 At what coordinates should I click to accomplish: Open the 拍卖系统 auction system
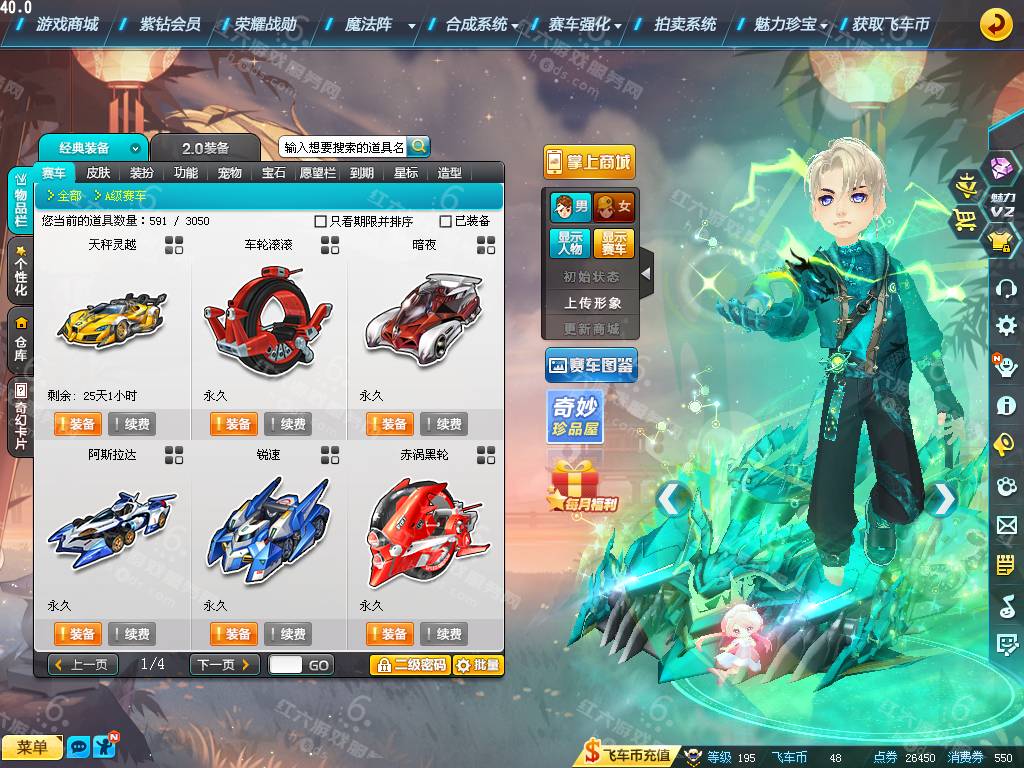685,24
